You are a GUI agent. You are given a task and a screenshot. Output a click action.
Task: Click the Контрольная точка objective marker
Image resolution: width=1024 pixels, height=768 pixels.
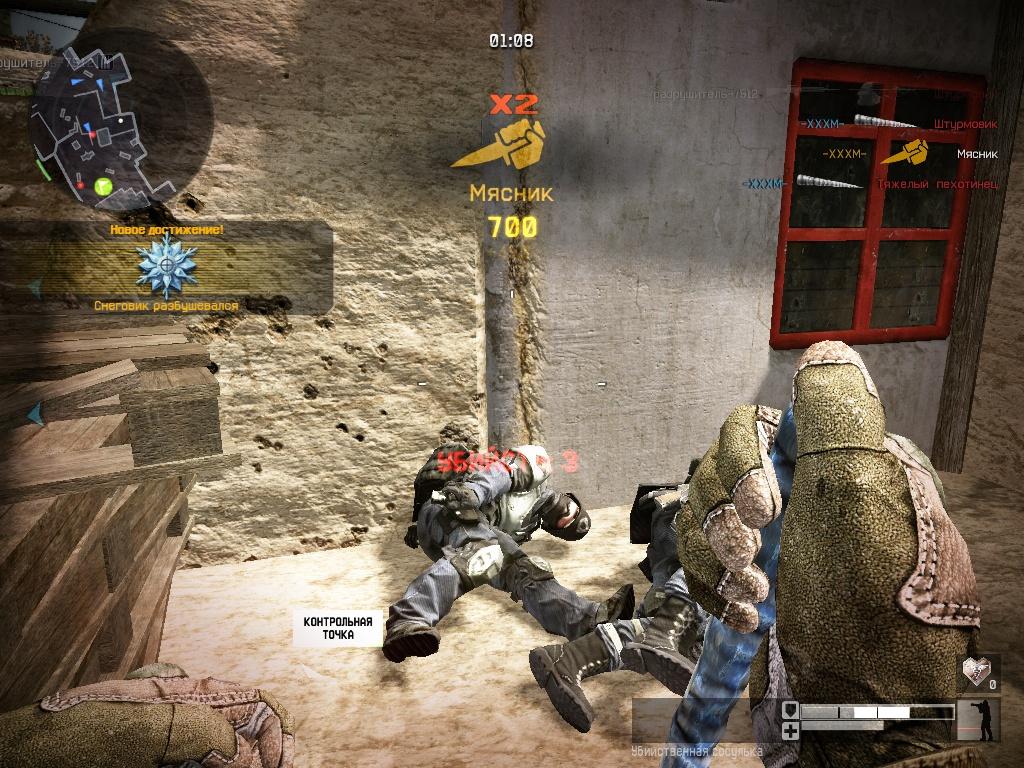pos(338,628)
